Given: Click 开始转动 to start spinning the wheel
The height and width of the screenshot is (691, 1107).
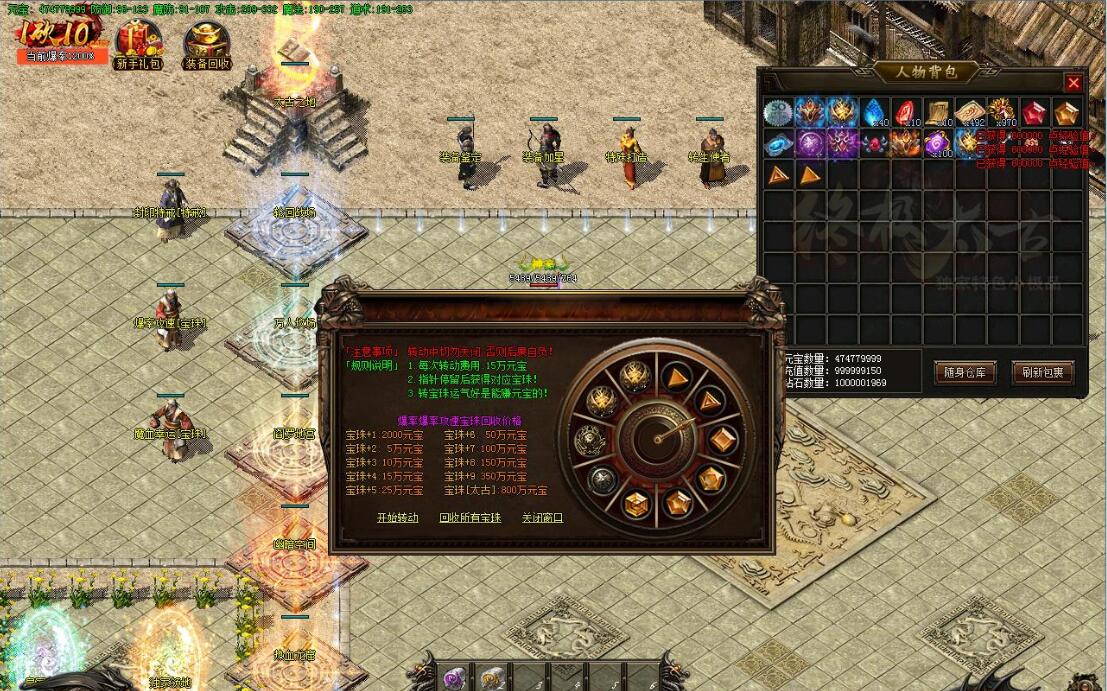Looking at the screenshot, I should click(397, 518).
